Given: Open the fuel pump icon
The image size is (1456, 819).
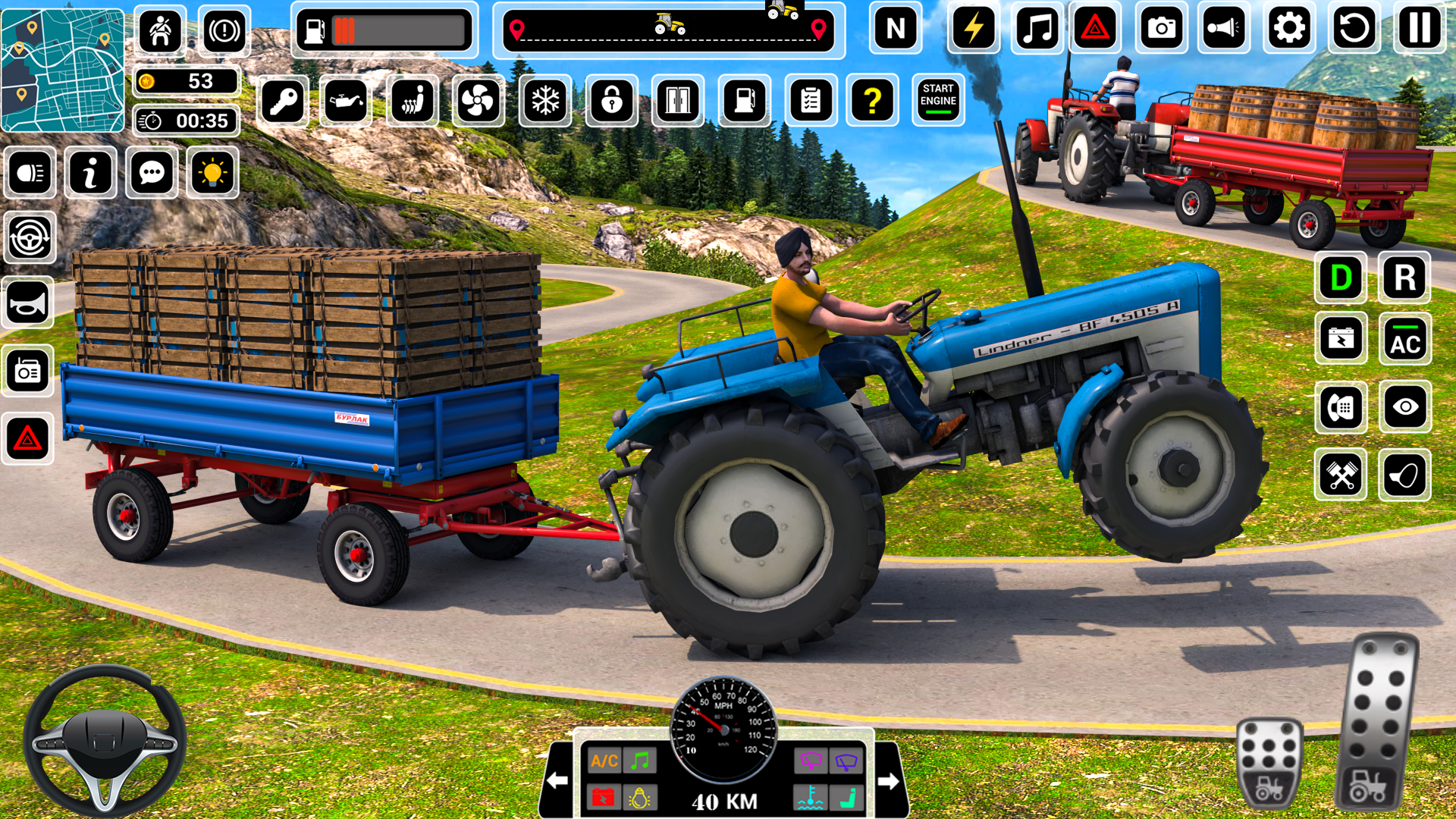Looking at the screenshot, I should point(745,101).
